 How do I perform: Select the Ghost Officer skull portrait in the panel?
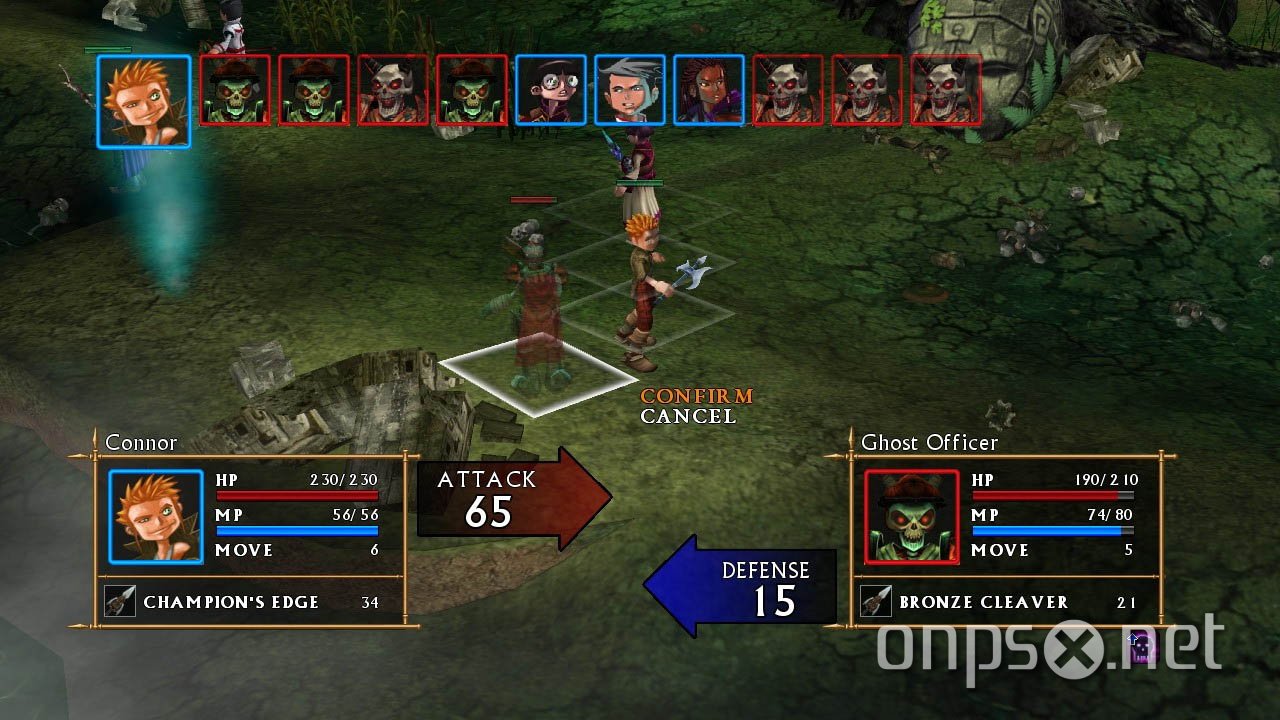tap(910, 515)
